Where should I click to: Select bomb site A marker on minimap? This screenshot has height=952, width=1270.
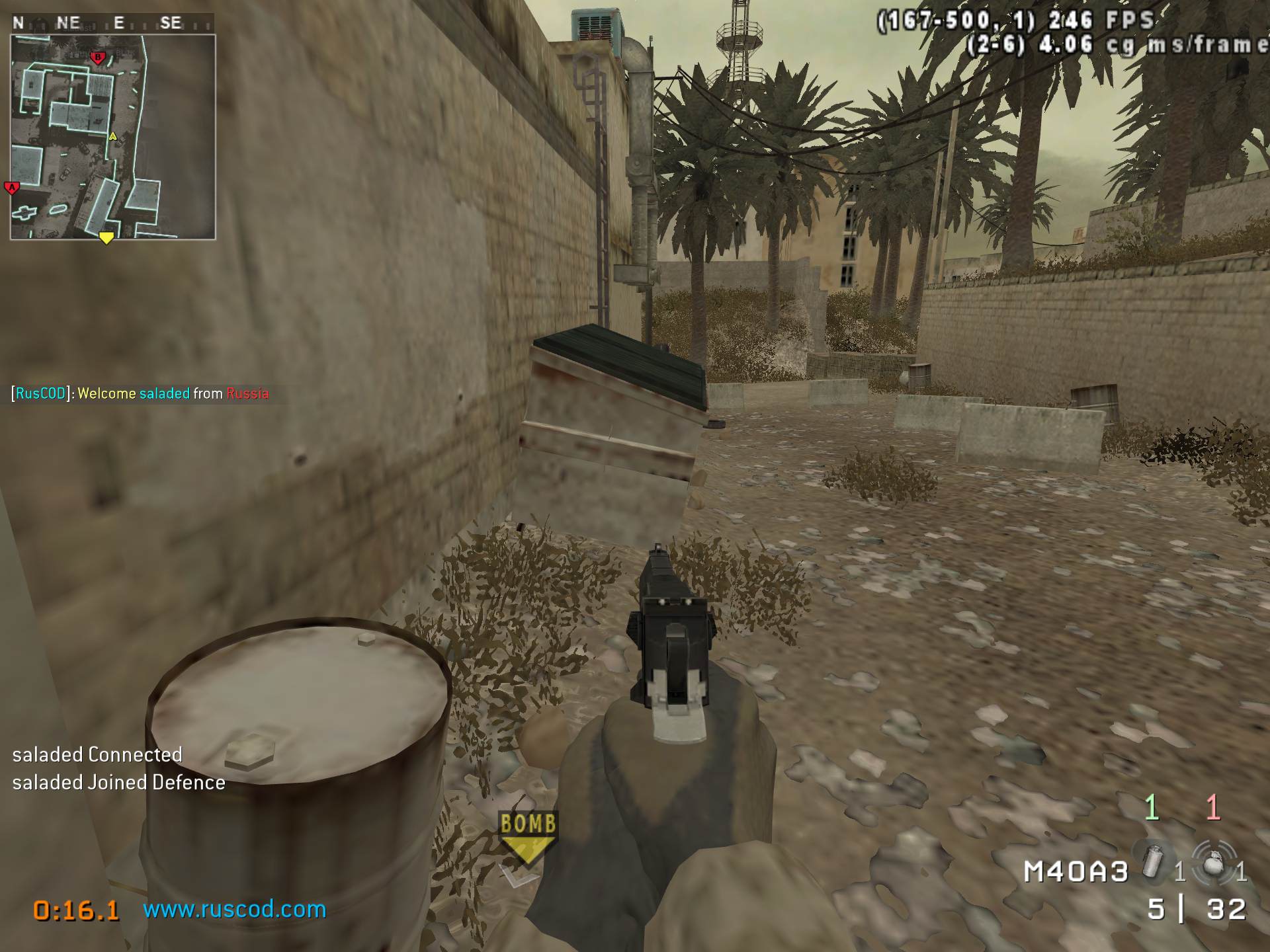[12, 188]
